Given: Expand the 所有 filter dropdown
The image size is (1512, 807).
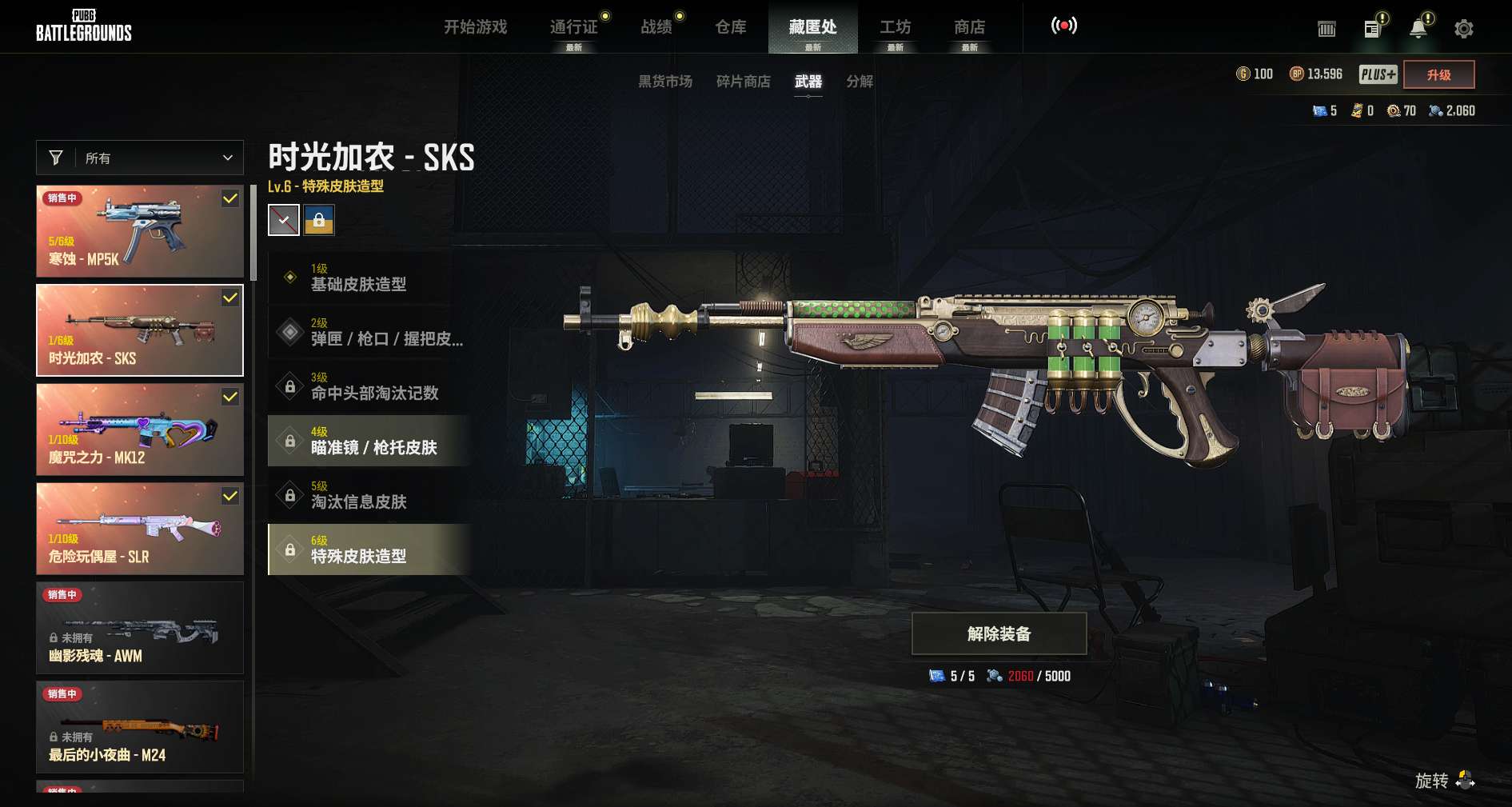Looking at the screenshot, I should tap(140, 158).
